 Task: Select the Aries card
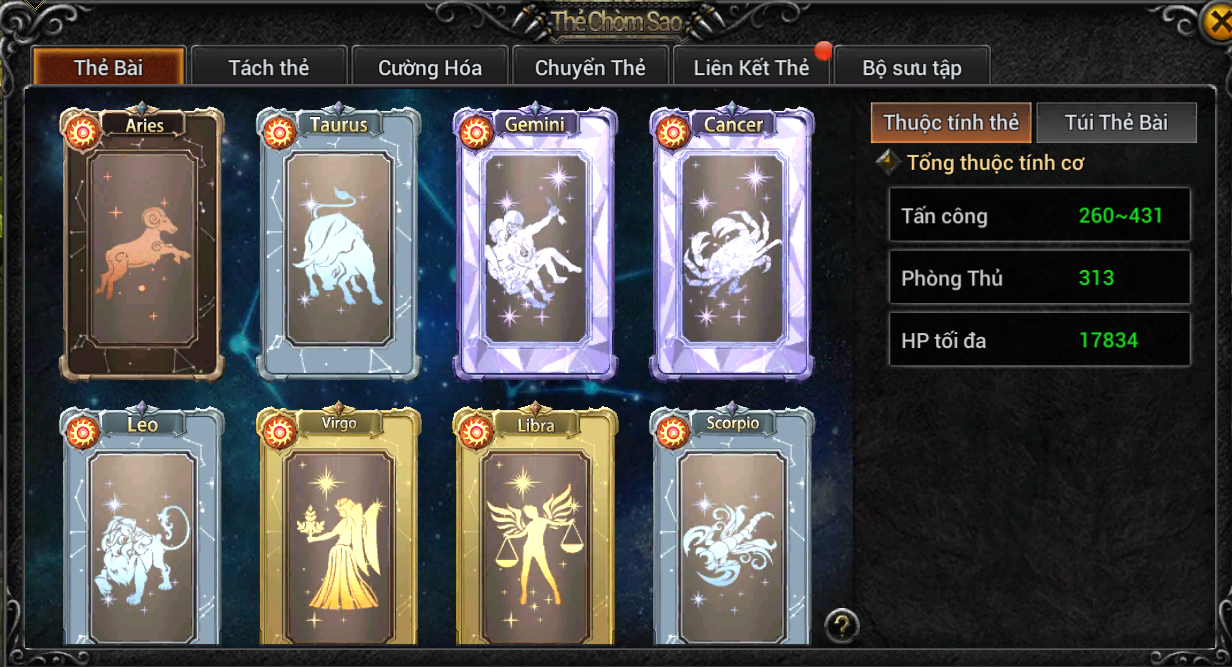(142, 245)
